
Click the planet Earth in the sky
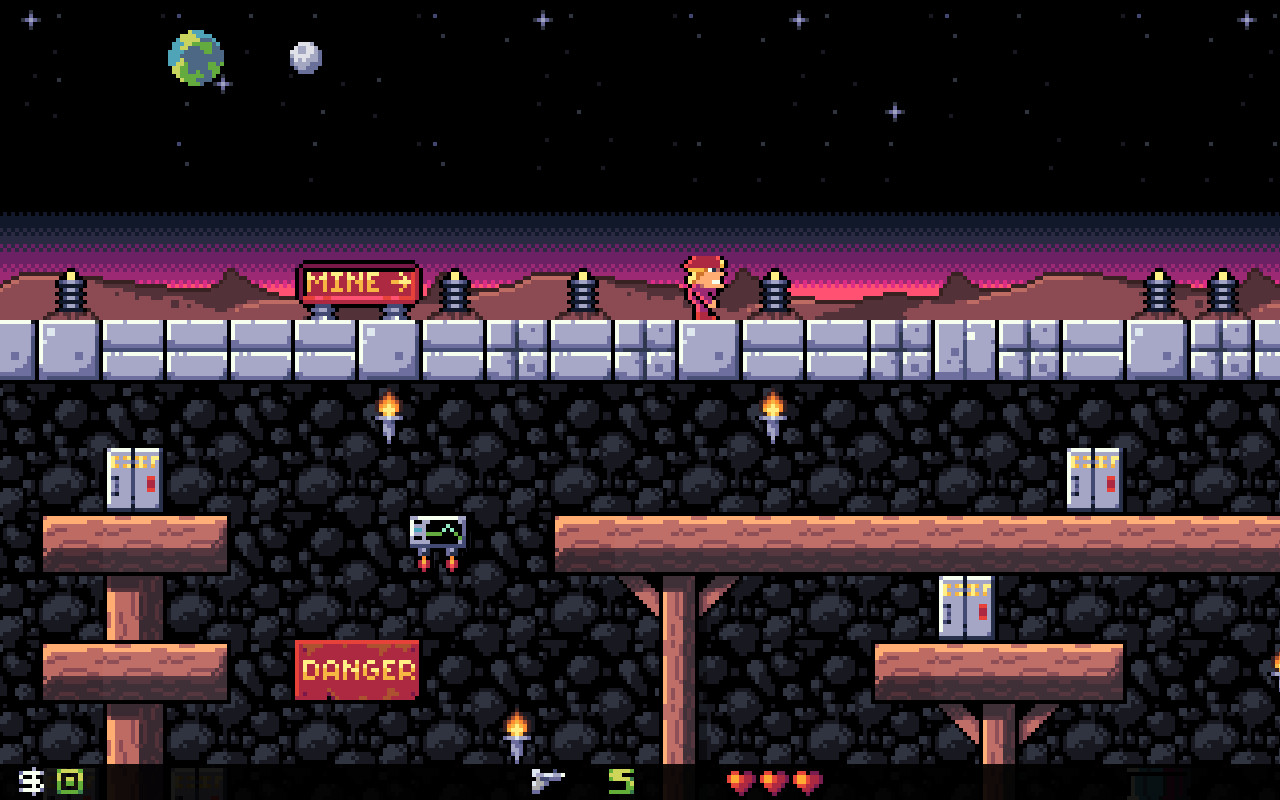(x=195, y=58)
